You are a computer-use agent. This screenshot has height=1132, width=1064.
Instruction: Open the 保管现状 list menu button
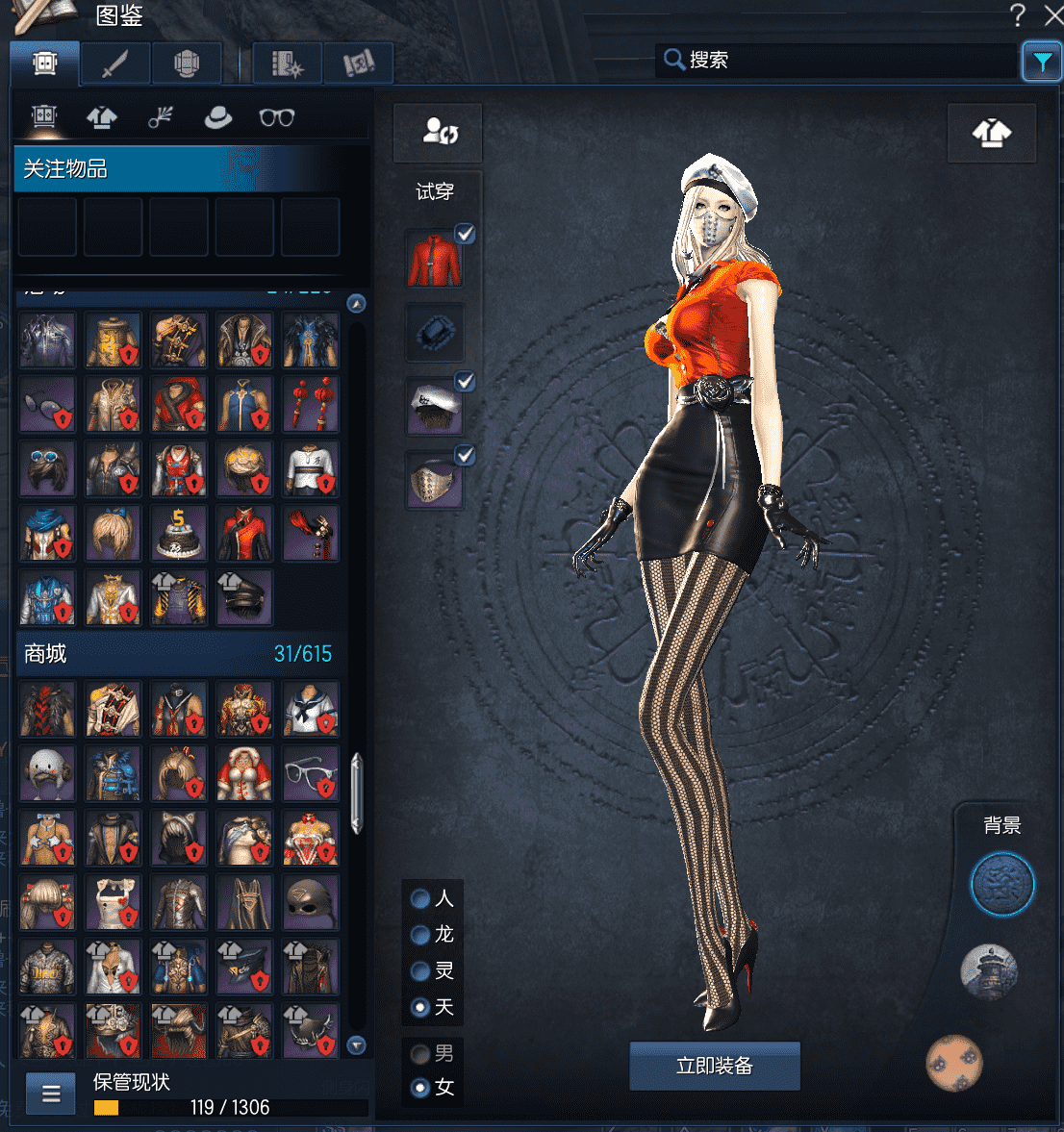[x=51, y=1094]
